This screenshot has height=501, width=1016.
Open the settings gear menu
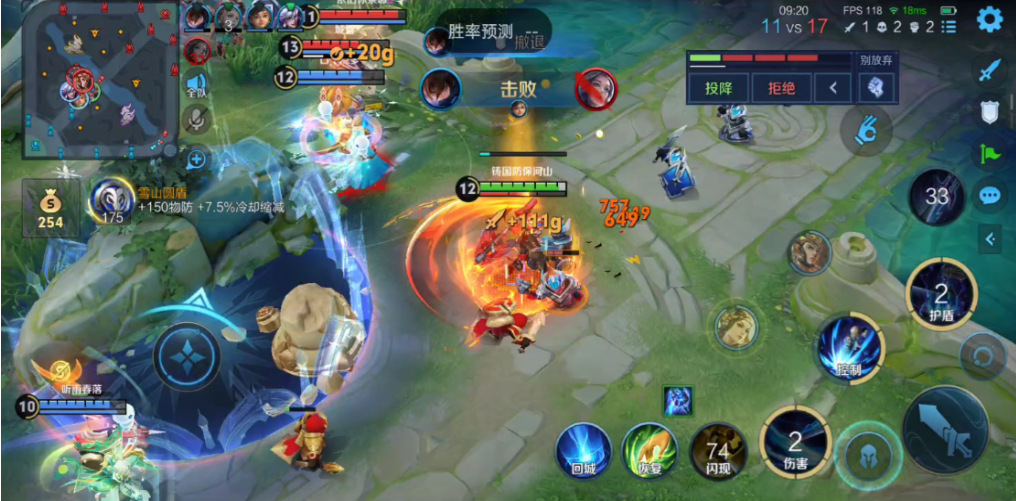989,19
